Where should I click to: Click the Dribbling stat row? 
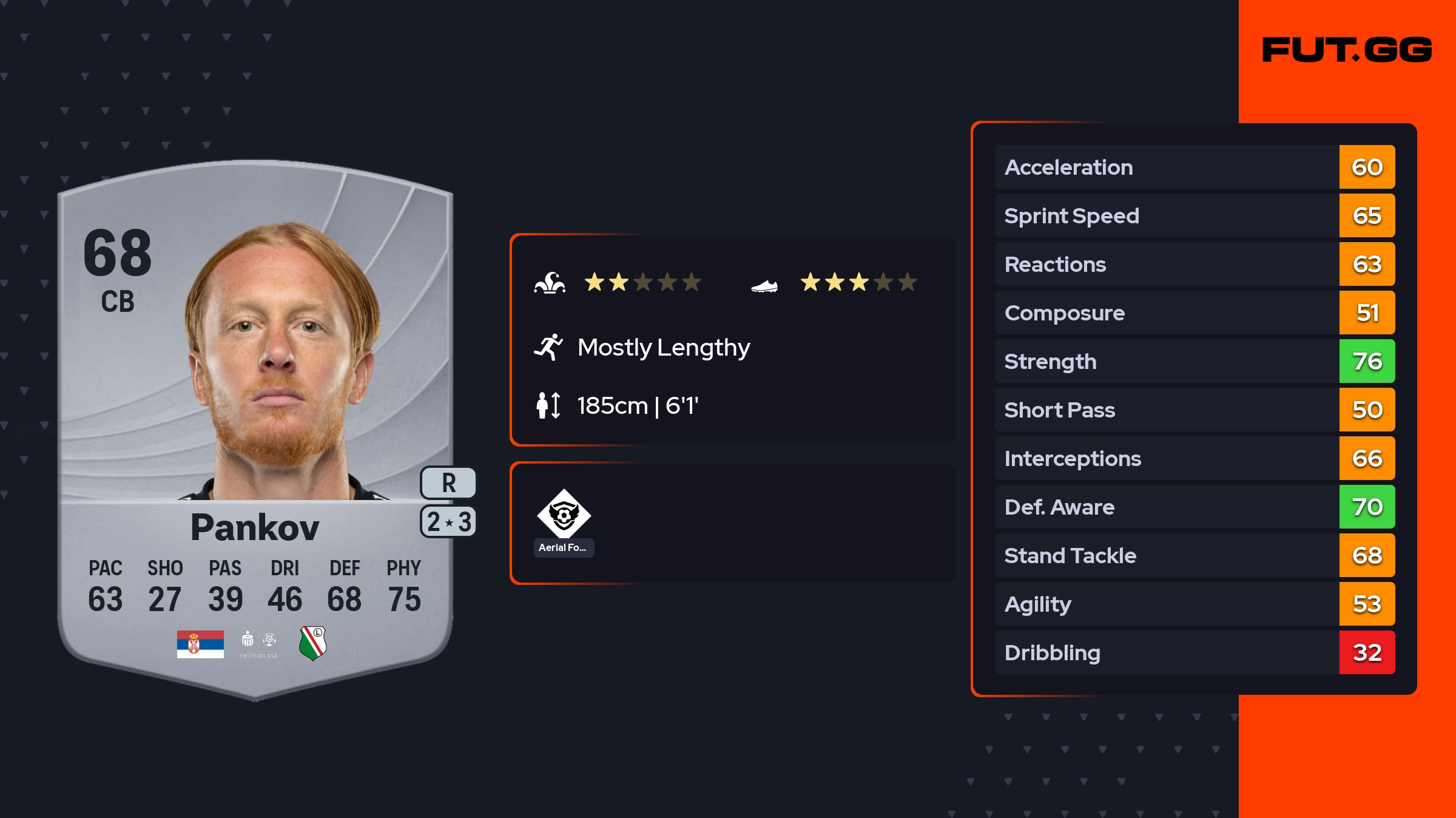(1194, 652)
